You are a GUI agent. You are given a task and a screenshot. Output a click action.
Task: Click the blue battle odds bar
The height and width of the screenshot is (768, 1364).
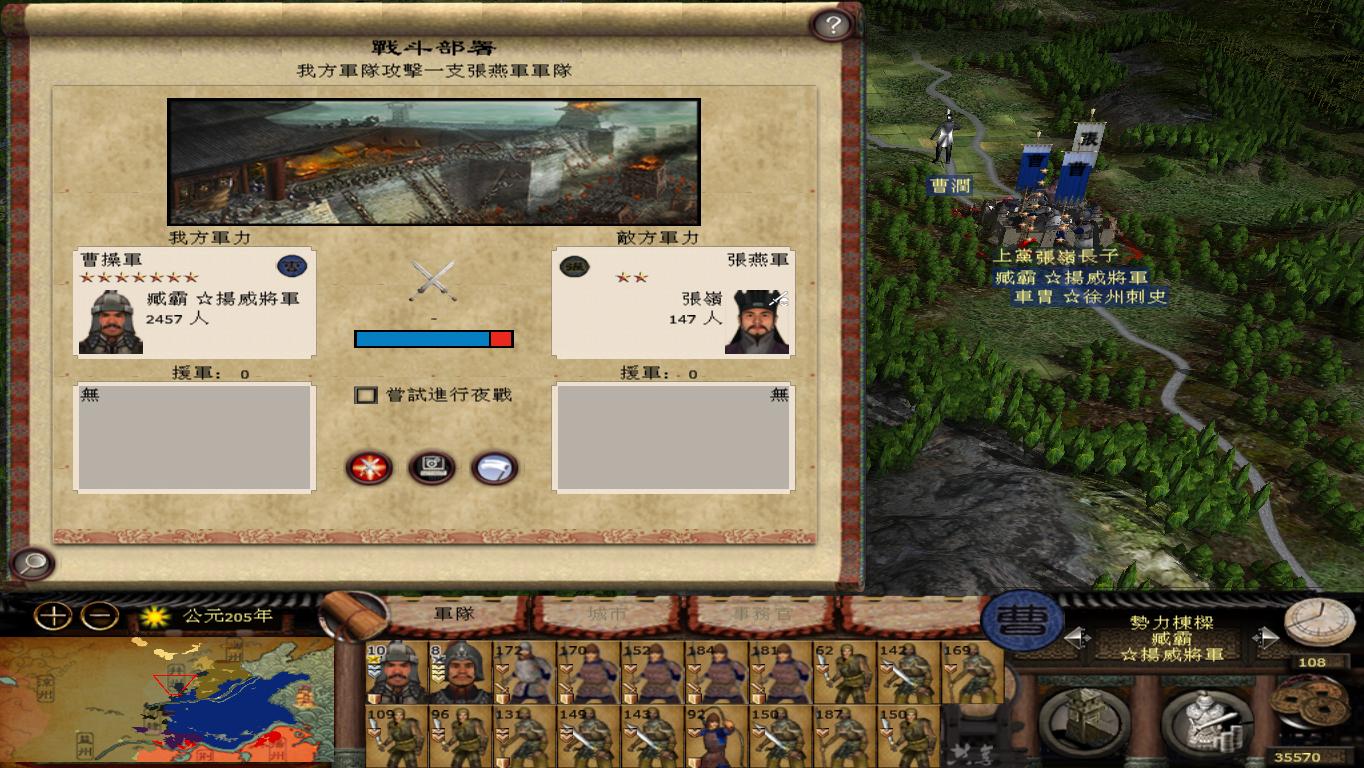(420, 339)
